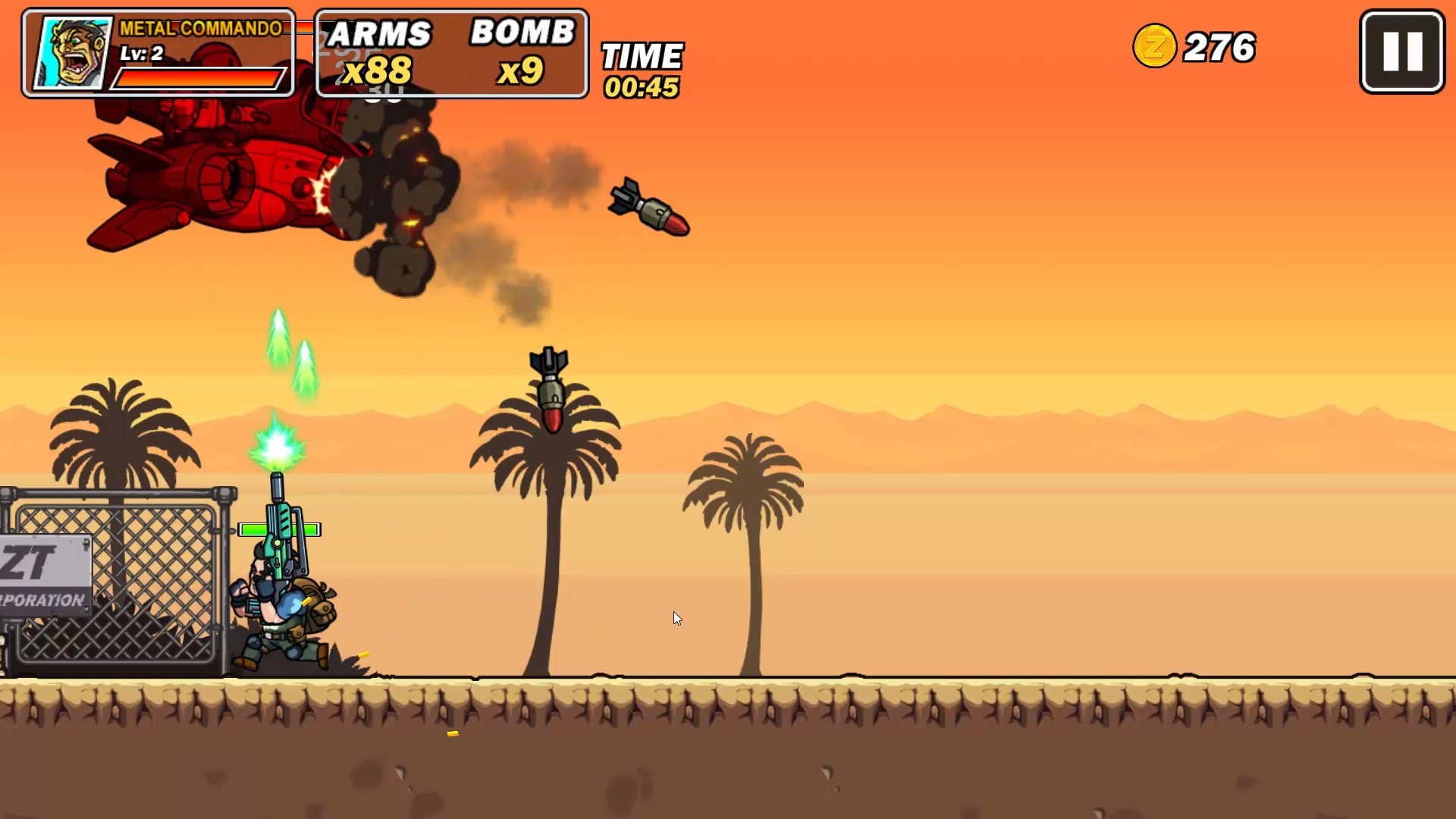Click the BOMB x9 counter
Viewport: 1456px width, 819px height.
(522, 53)
